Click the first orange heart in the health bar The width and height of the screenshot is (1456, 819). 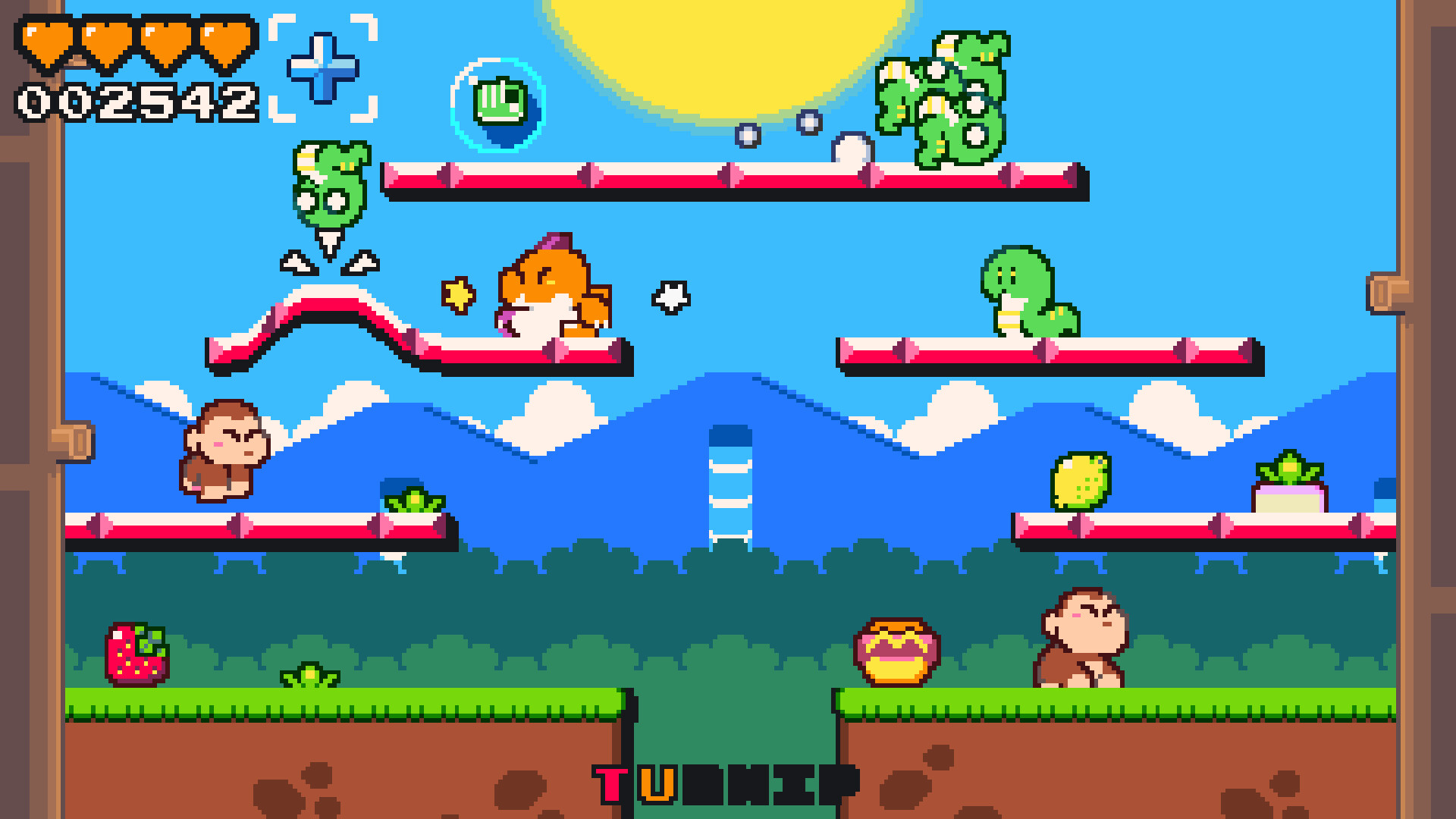pos(45,42)
